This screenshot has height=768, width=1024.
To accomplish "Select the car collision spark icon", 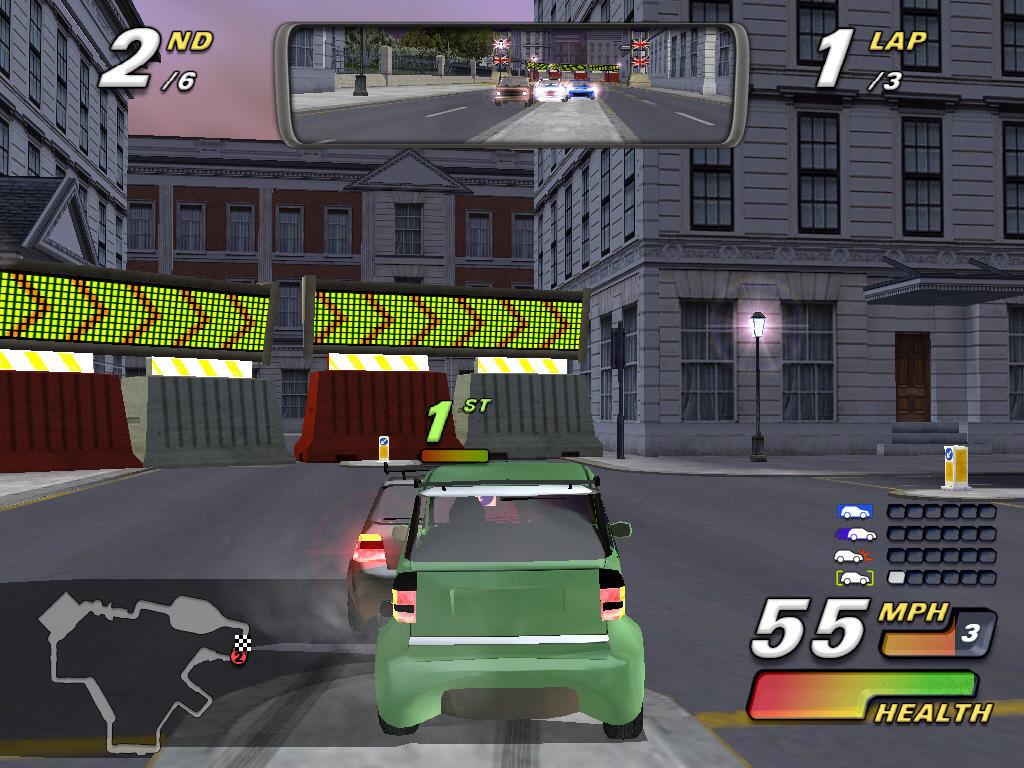I will (x=855, y=556).
